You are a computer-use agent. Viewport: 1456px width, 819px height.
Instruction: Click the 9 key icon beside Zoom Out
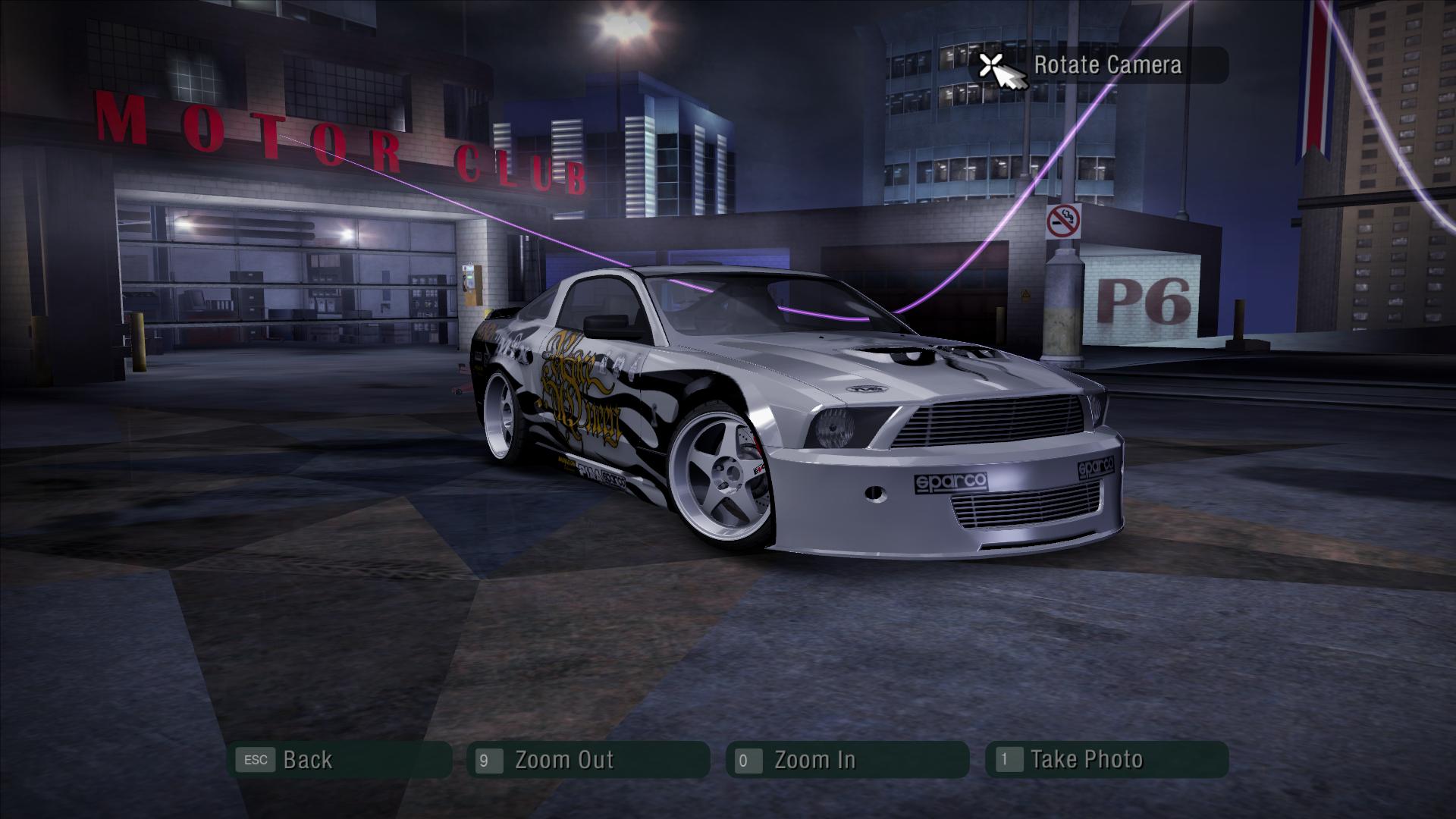coord(490,758)
